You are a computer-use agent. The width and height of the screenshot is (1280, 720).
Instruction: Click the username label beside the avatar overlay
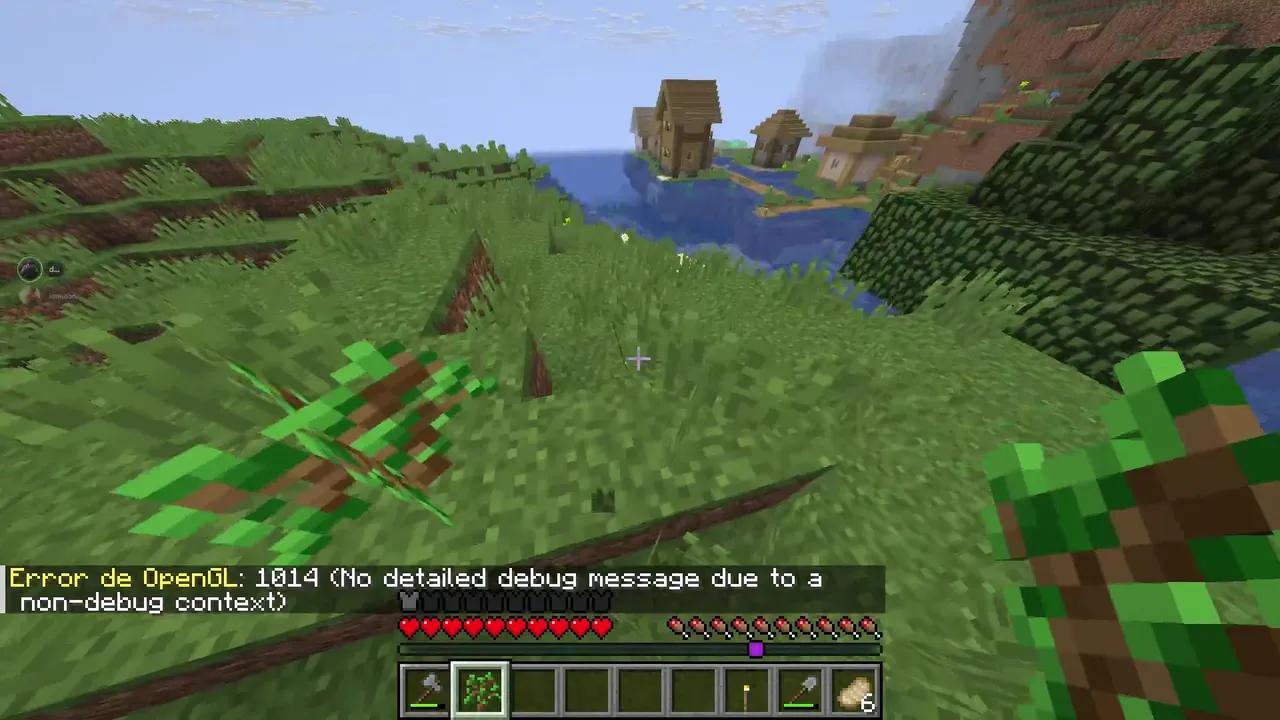point(55,268)
